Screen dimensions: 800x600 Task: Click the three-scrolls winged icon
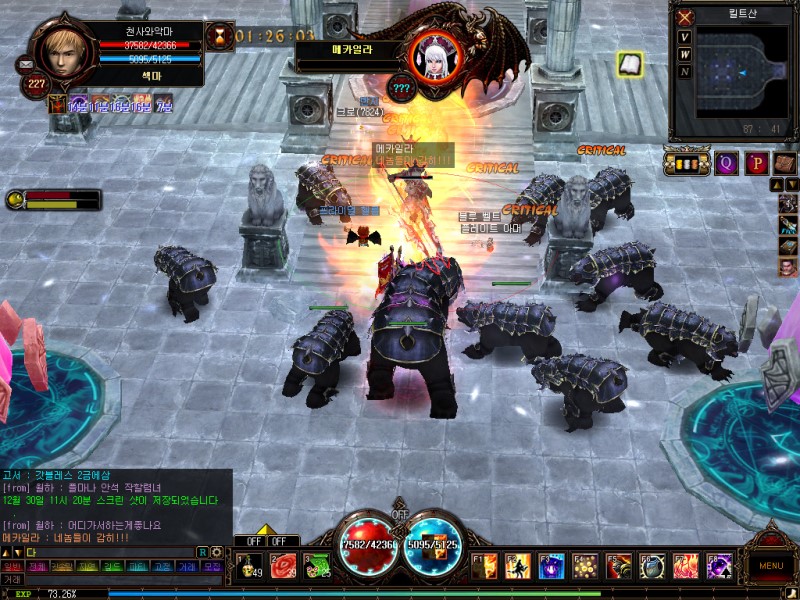pos(686,163)
